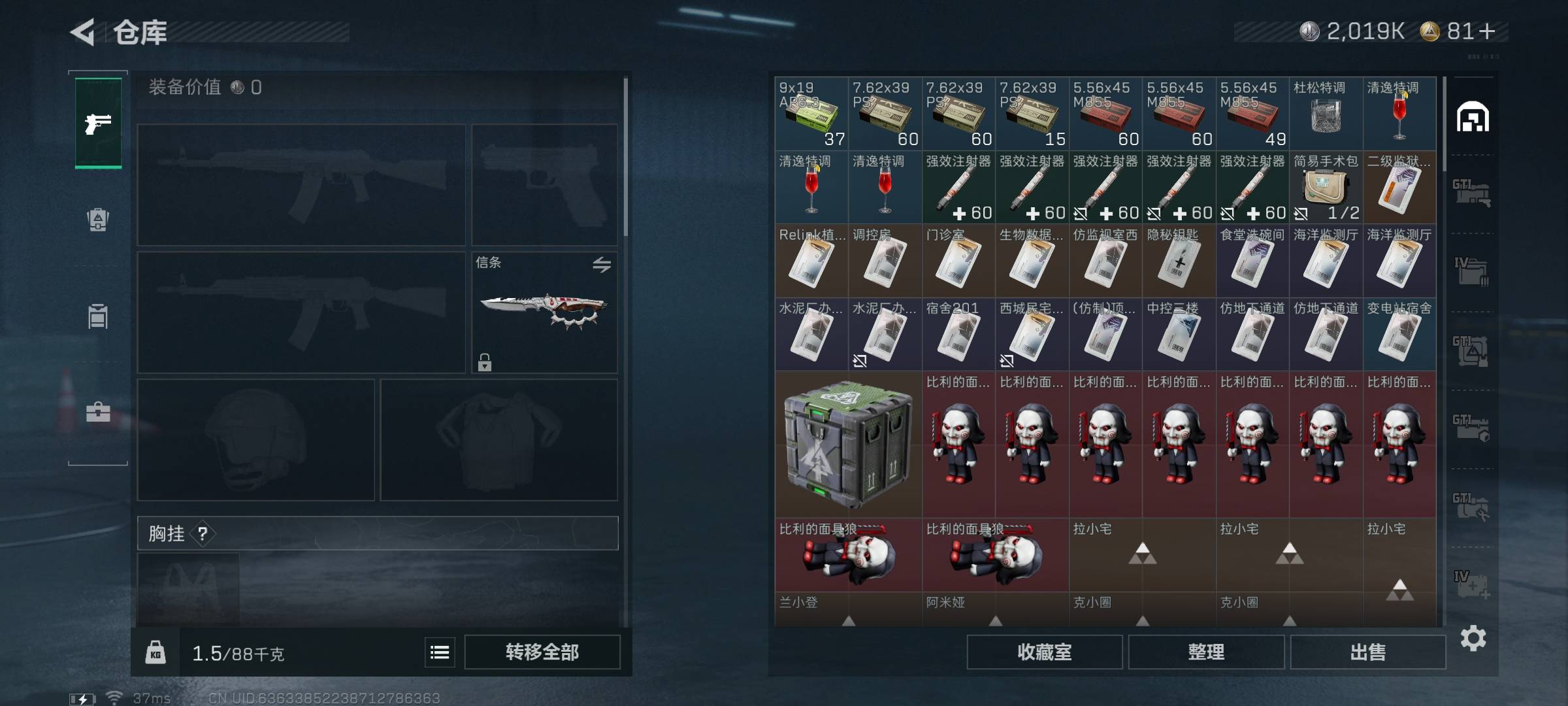Open the main stash house icon tab
The image size is (1568, 706).
point(1473,118)
